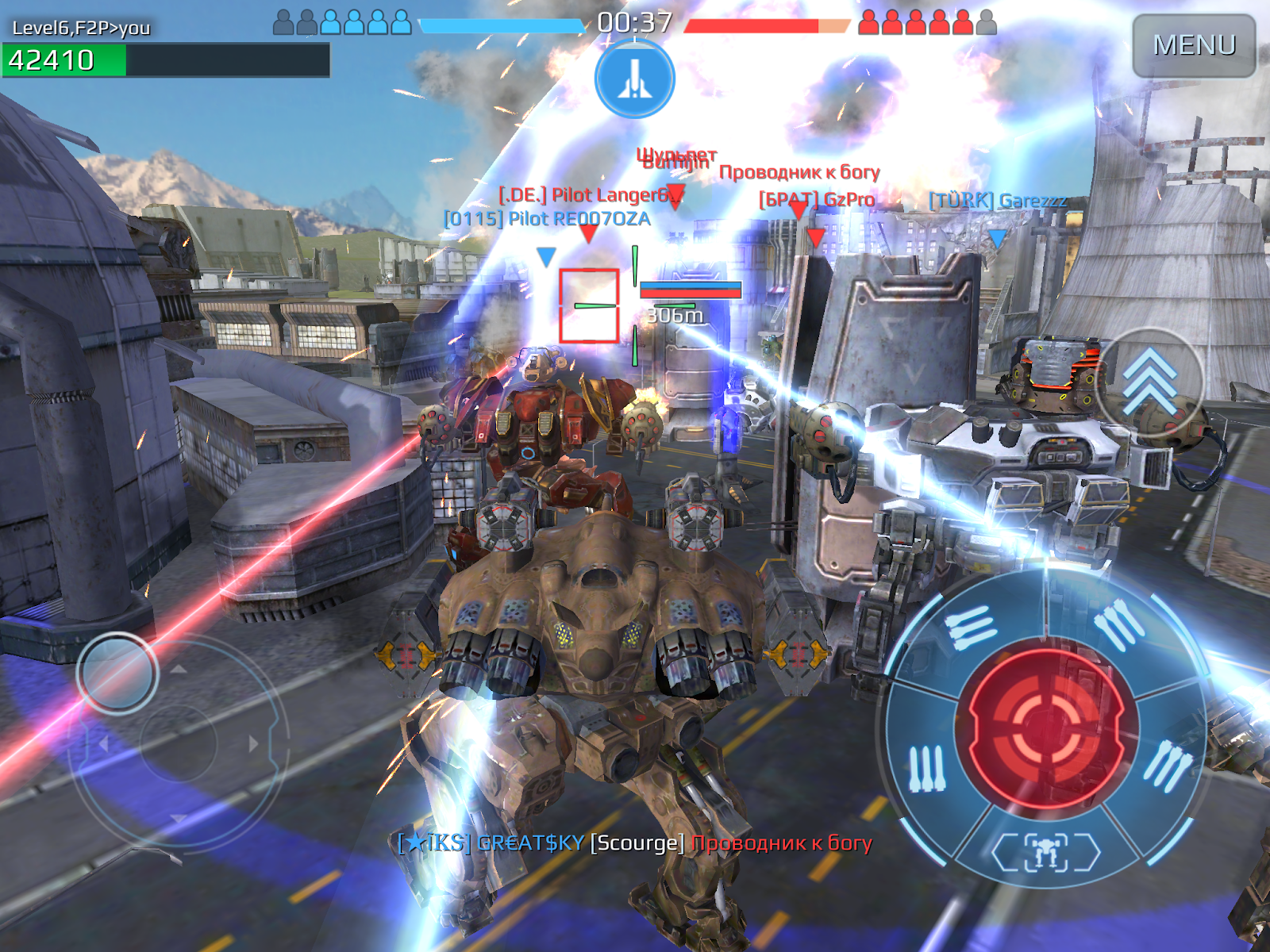Image resolution: width=1270 pixels, height=952 pixels.
Task: Tap the robot switch target button
Action: 1046,853
